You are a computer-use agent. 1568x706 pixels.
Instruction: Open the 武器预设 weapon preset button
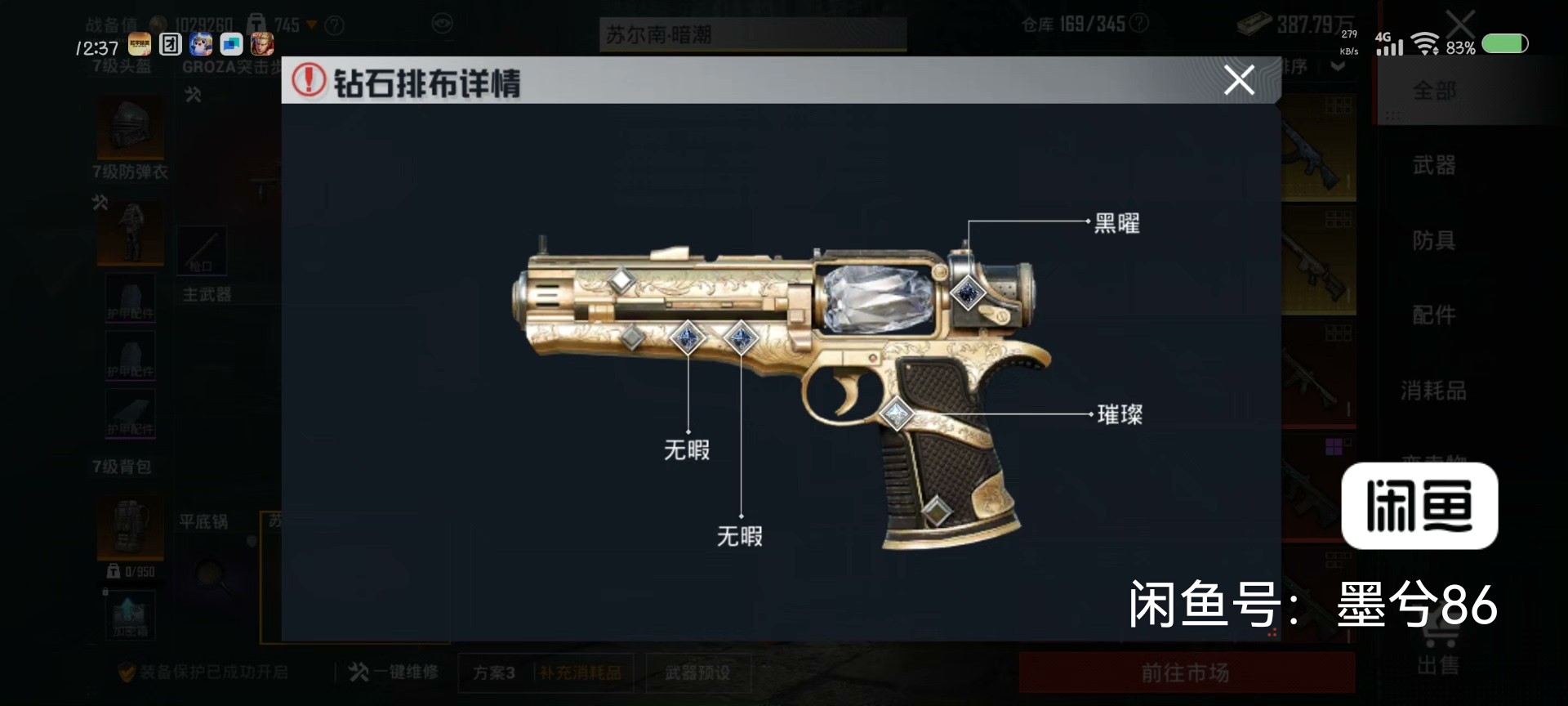pos(697,672)
